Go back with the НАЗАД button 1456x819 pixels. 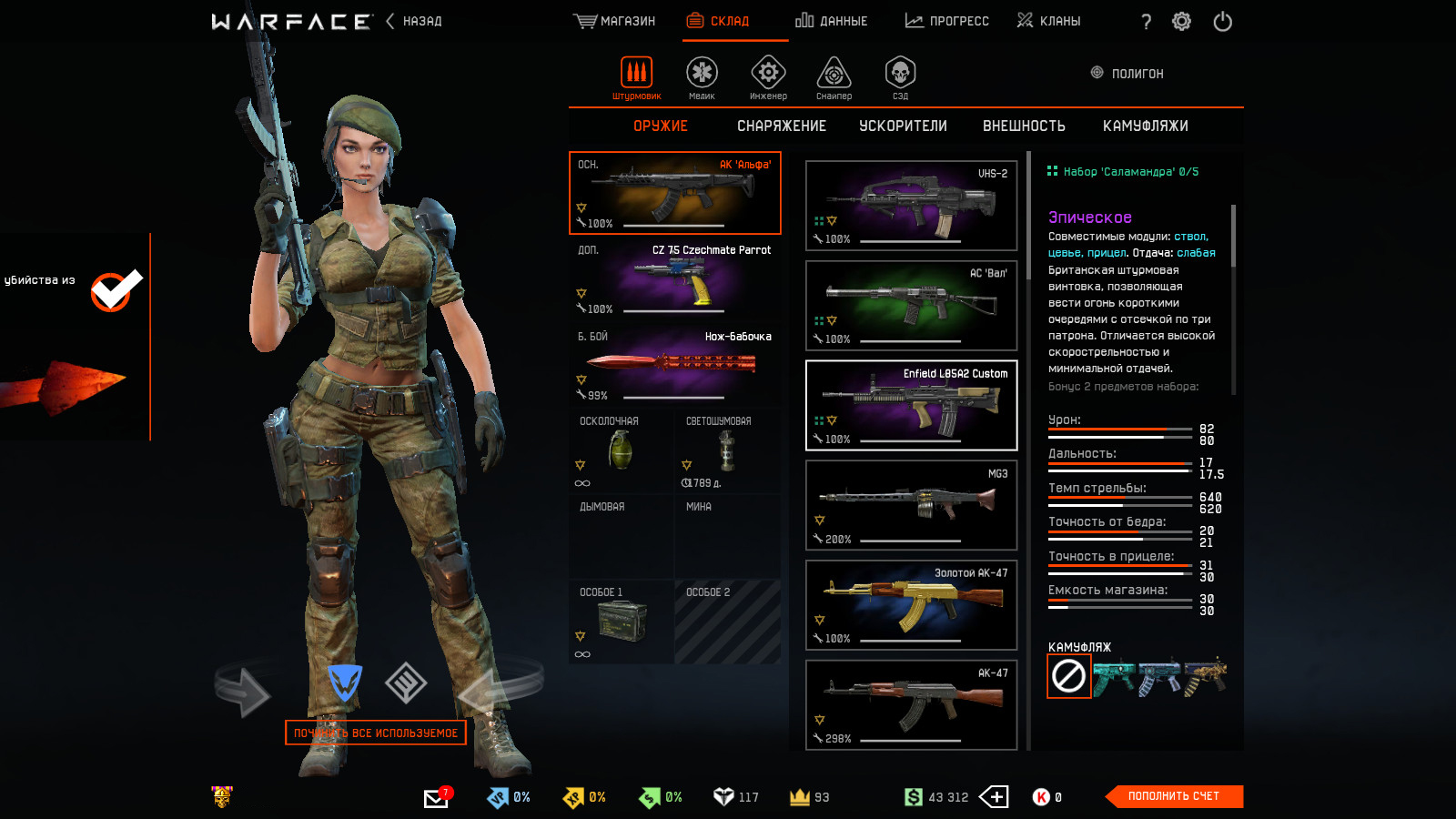[x=414, y=21]
